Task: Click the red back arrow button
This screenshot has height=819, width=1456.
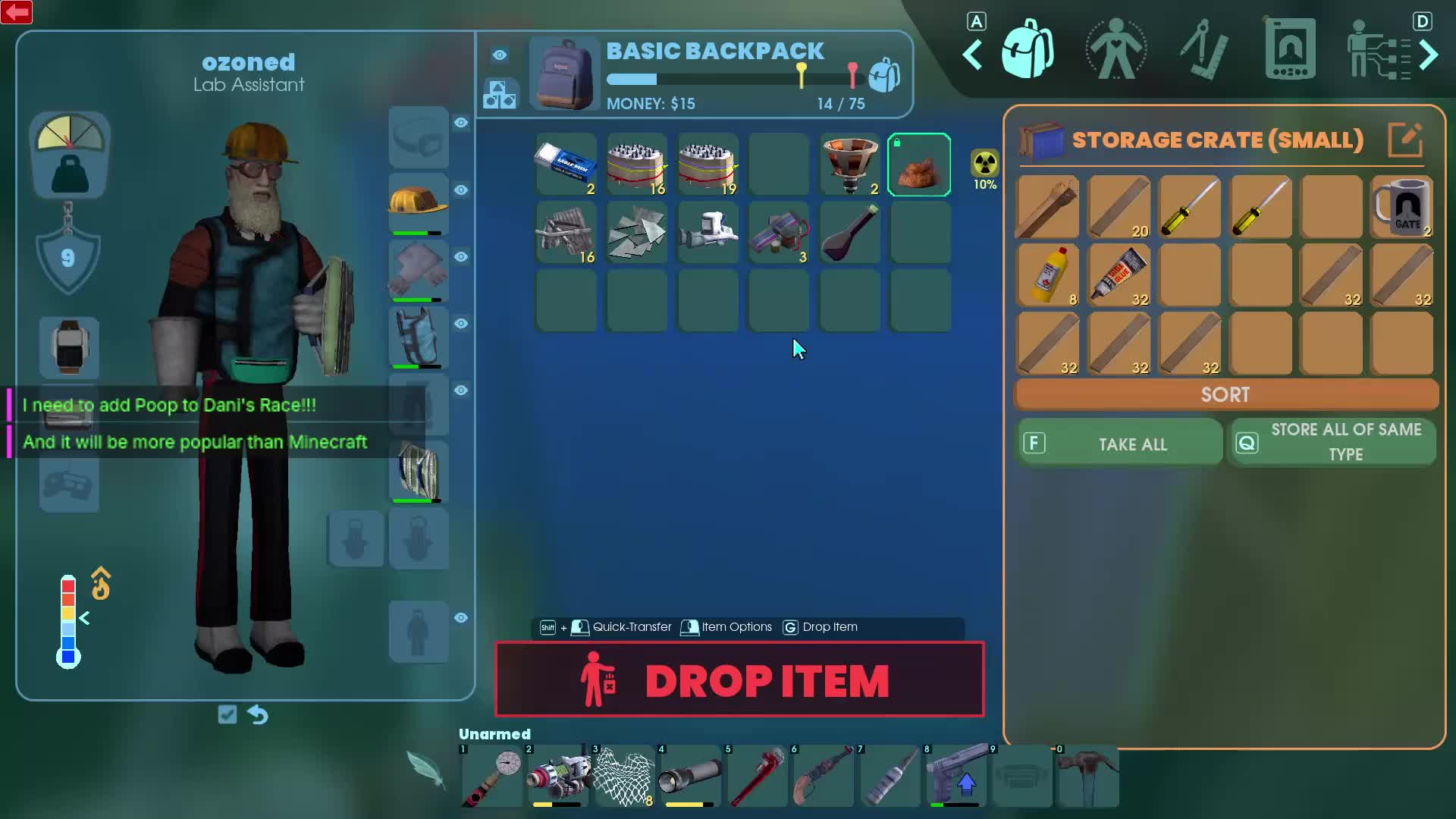Action: (17, 12)
